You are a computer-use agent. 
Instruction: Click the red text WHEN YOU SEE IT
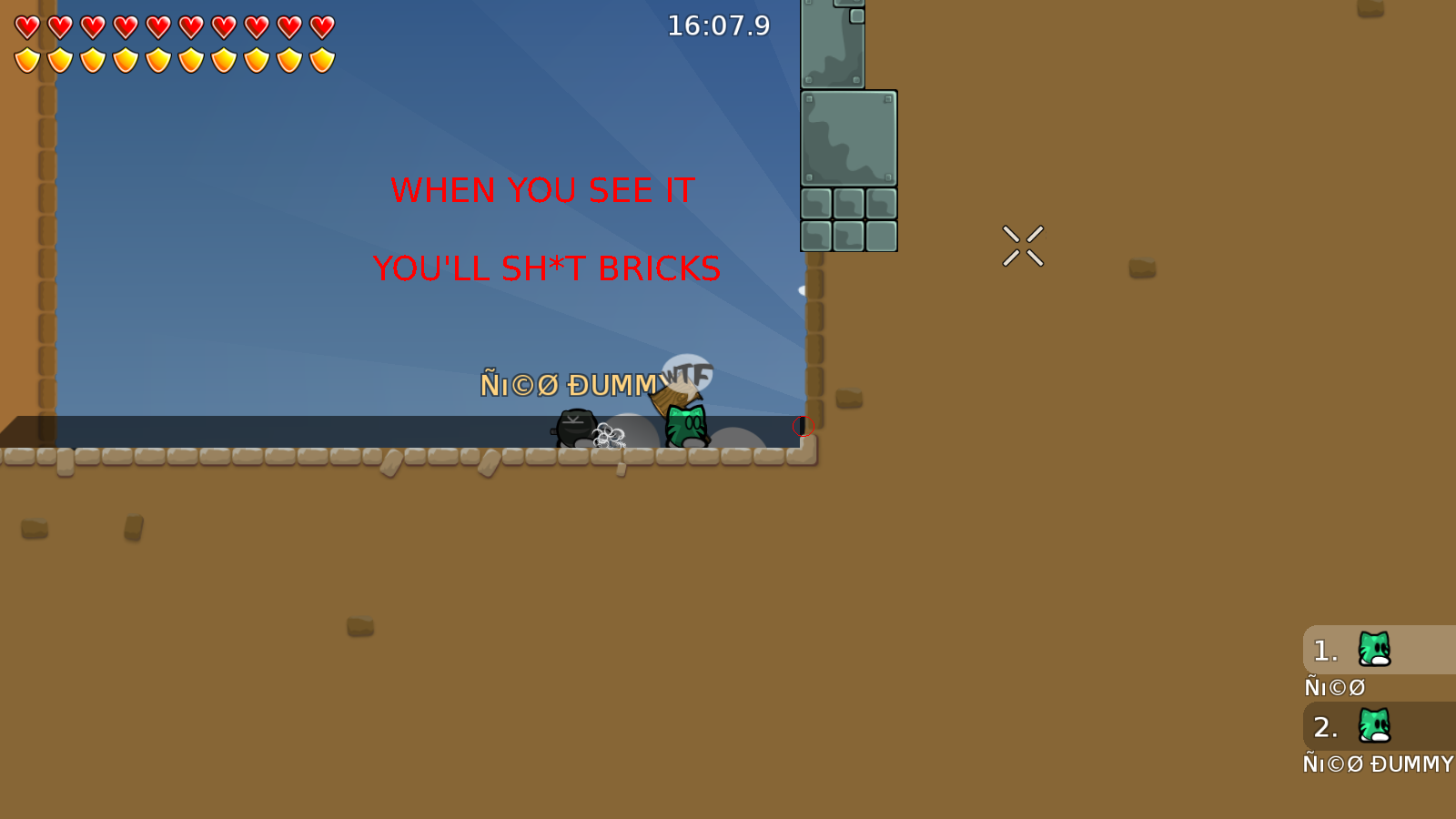[541, 191]
